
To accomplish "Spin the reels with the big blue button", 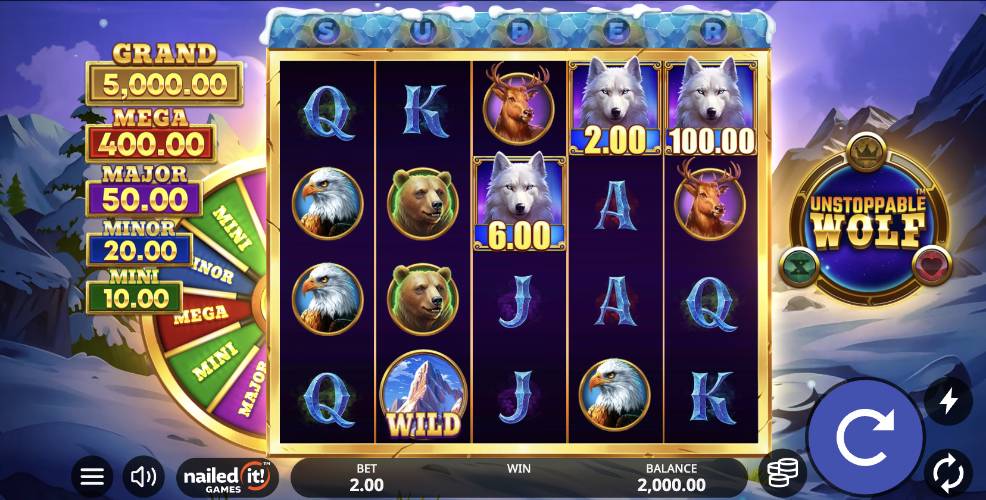I will click(x=864, y=437).
